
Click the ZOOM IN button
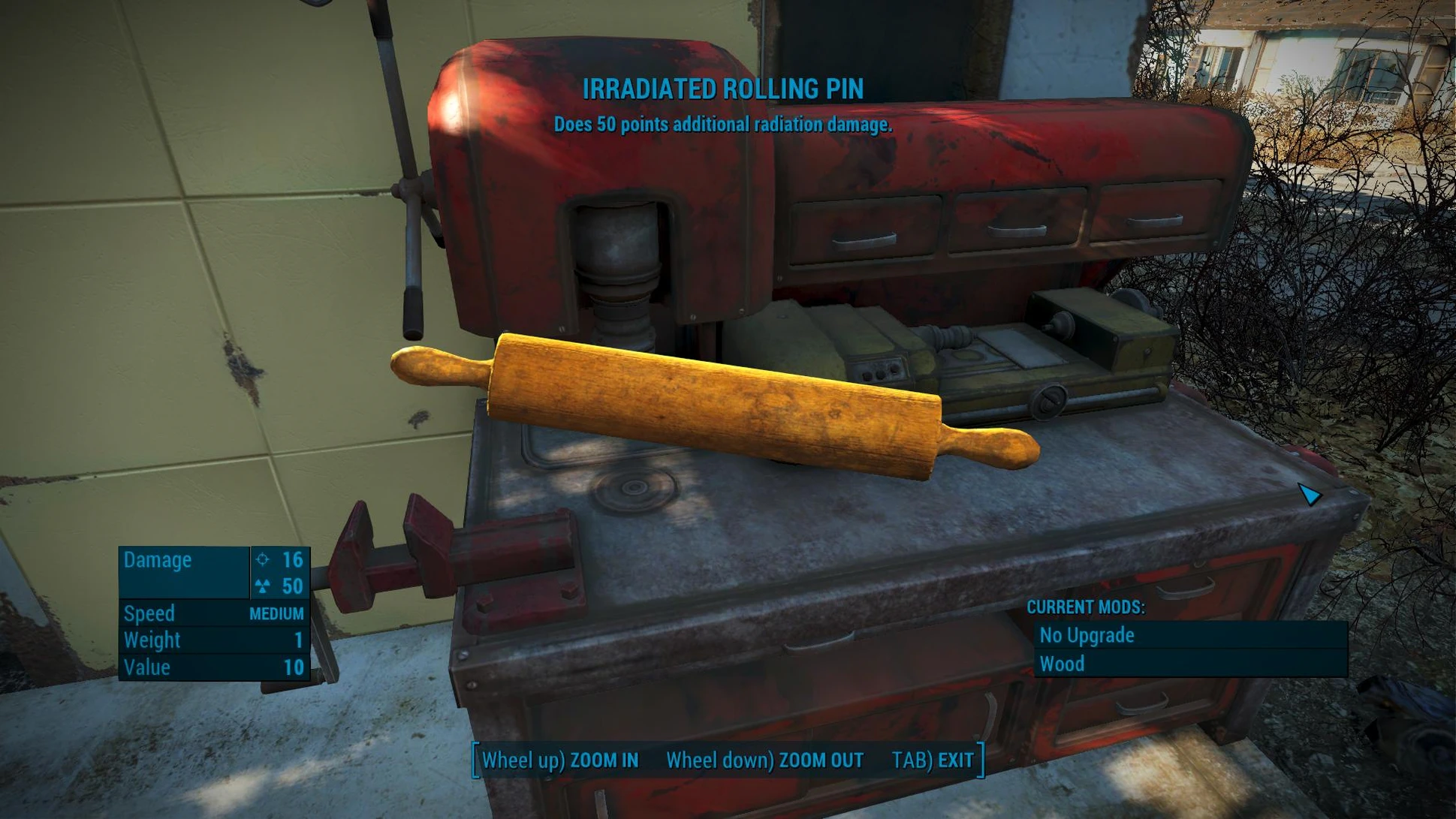(560, 760)
